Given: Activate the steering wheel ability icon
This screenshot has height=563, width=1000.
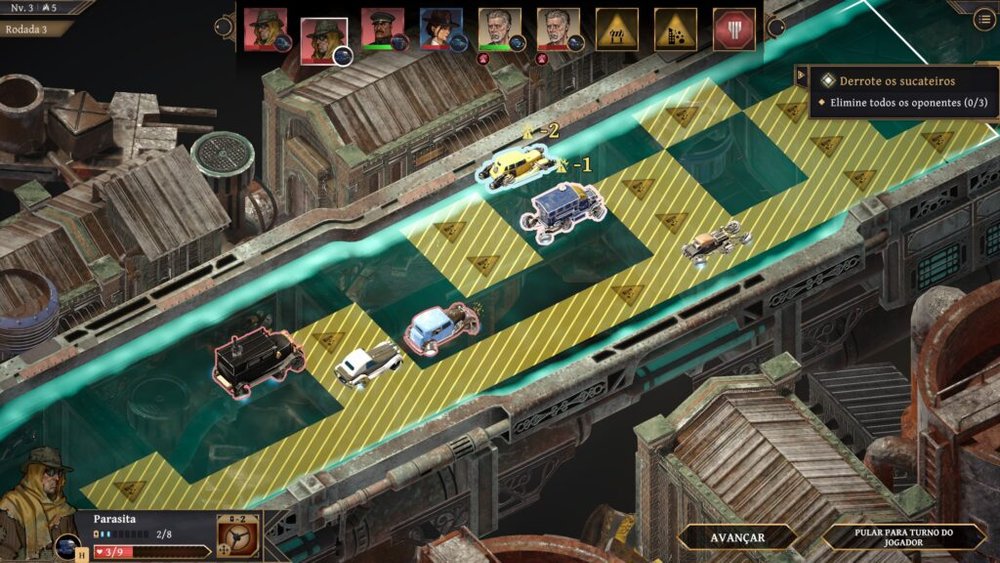Looking at the screenshot, I should click(x=239, y=537).
